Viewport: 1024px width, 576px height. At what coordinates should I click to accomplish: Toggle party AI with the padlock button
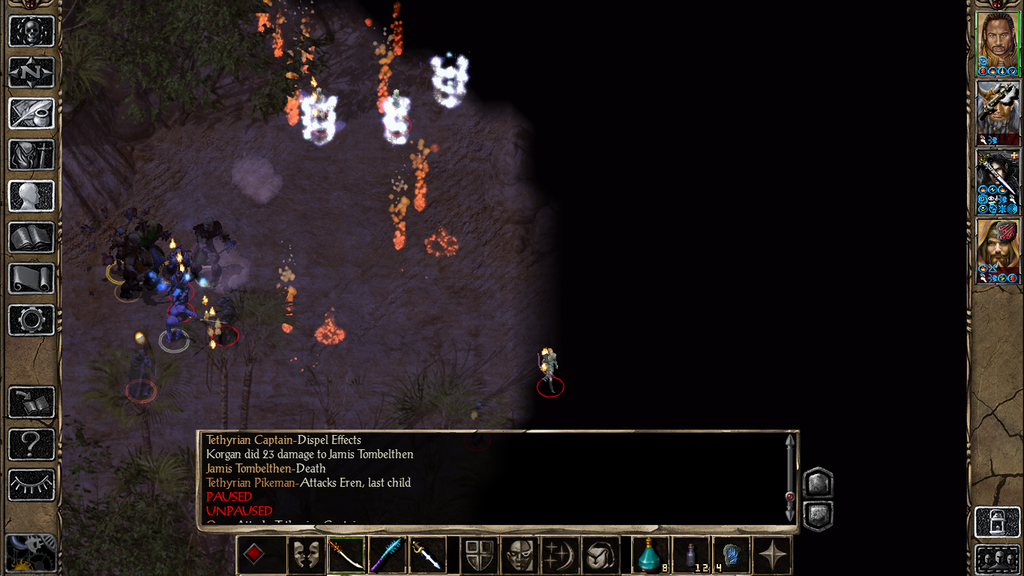pos(997,521)
